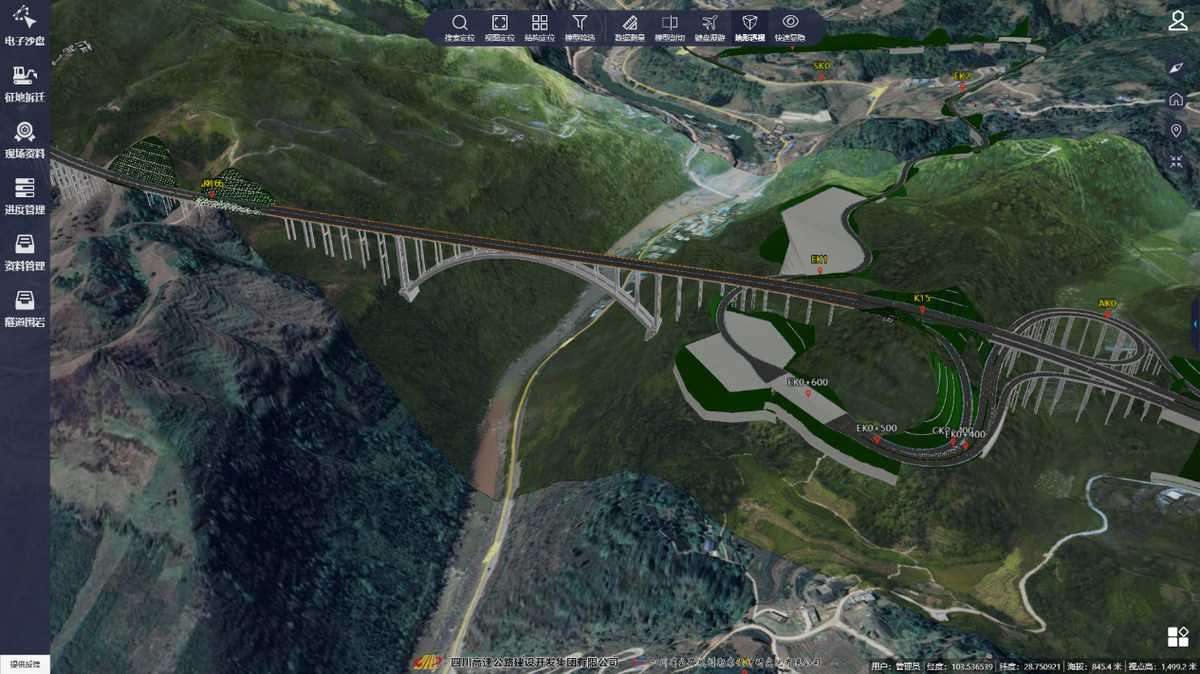
Task: Open the 现场资料 section
Action: tap(24, 139)
